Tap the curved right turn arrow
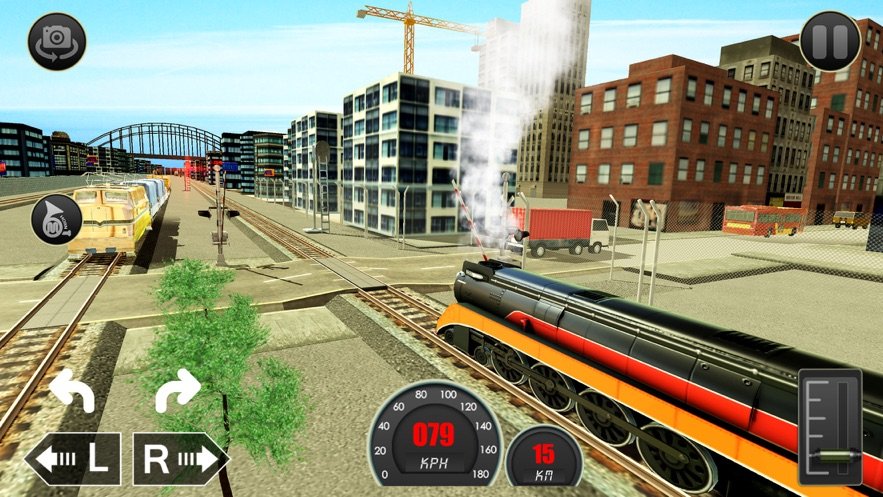The image size is (883, 497). [x=178, y=390]
